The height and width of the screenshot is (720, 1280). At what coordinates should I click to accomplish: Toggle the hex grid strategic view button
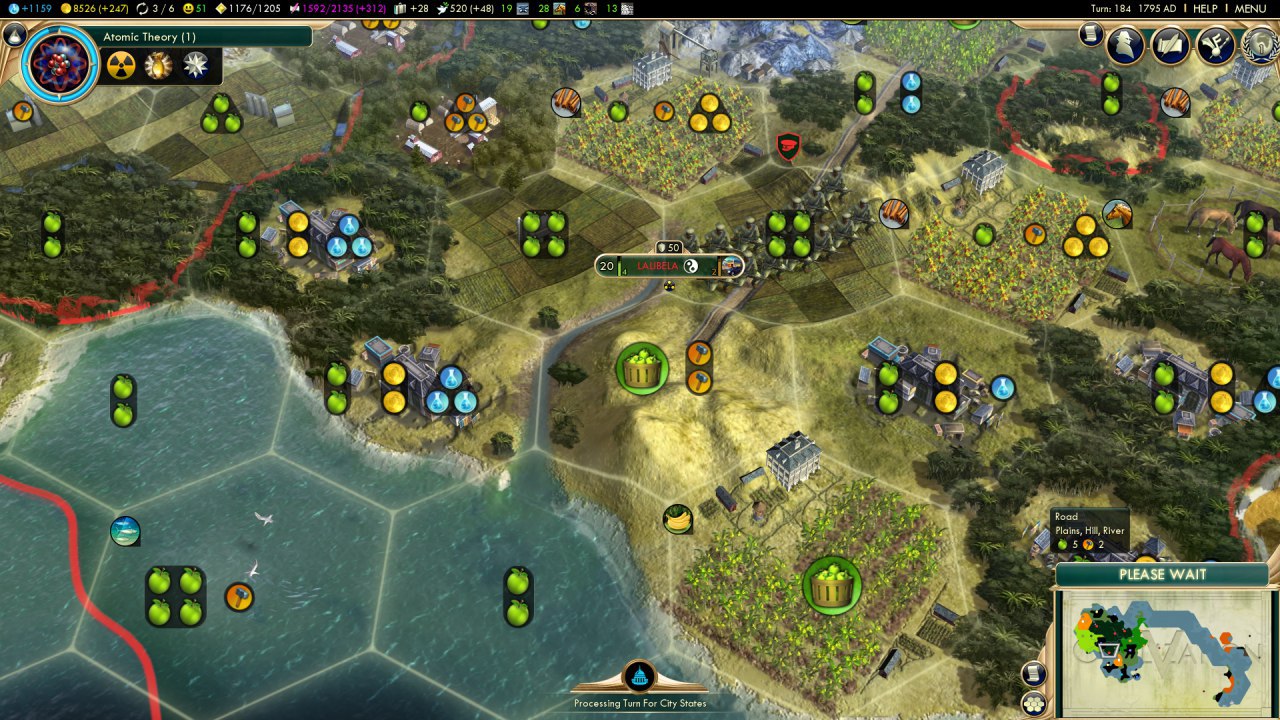(x=1033, y=704)
